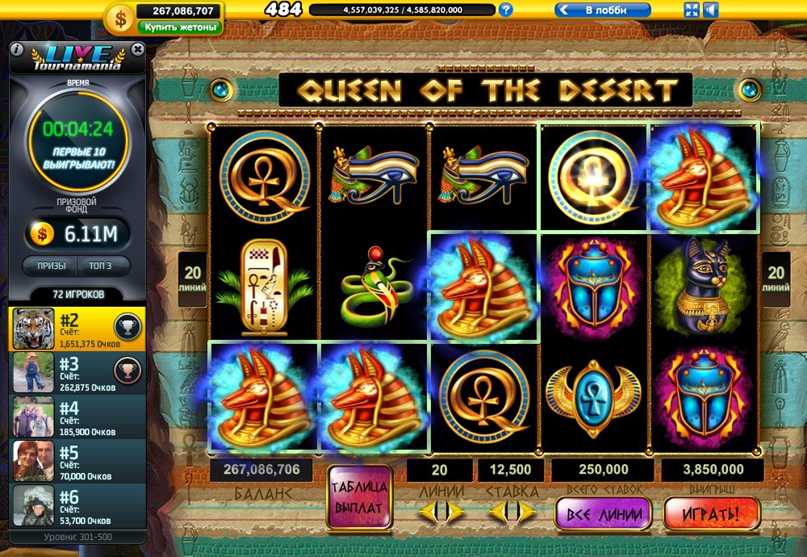
Task: Select the #6 player with 53,700 points
Action: pos(77,504)
